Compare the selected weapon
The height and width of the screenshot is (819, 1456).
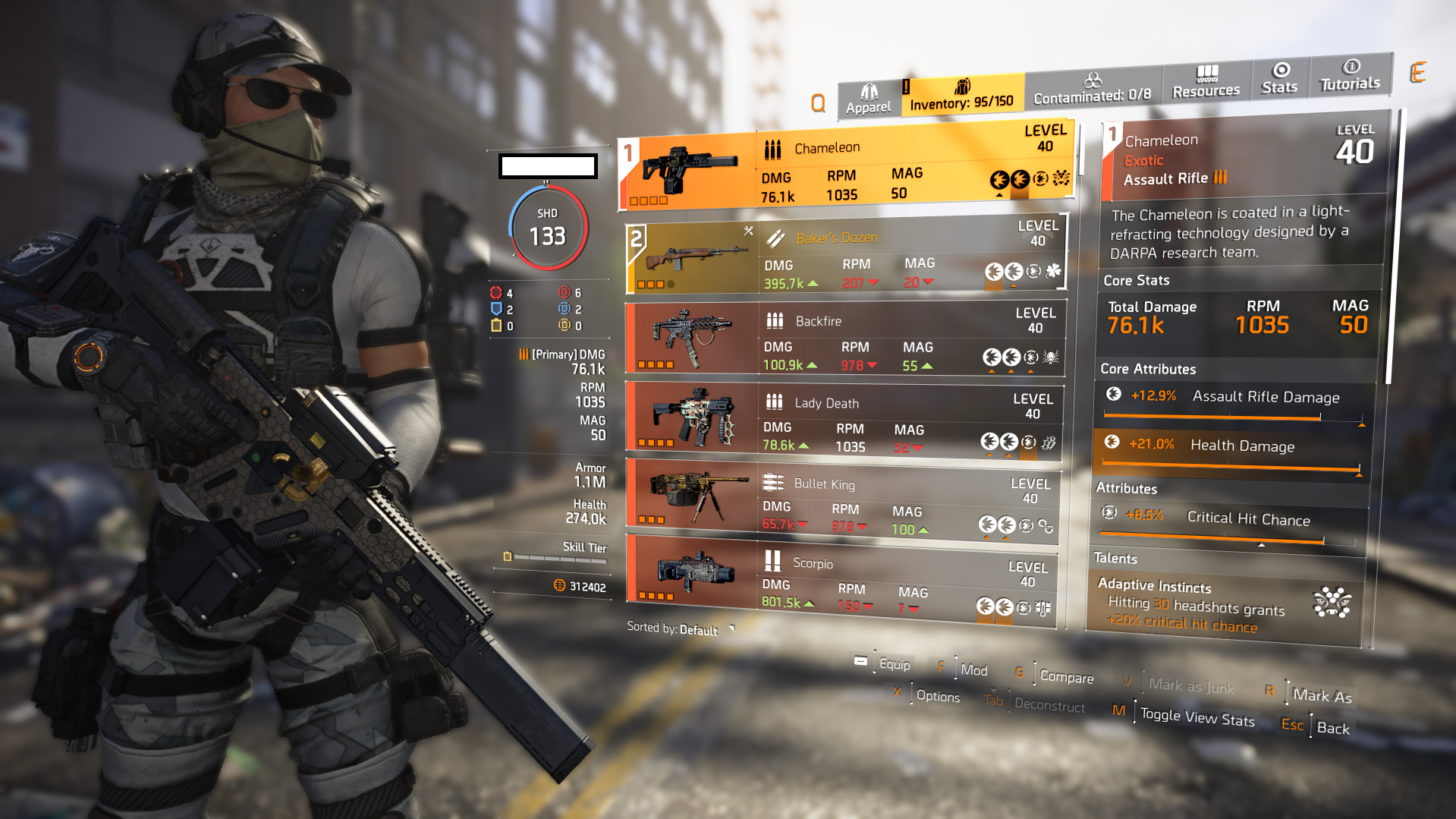(1066, 676)
